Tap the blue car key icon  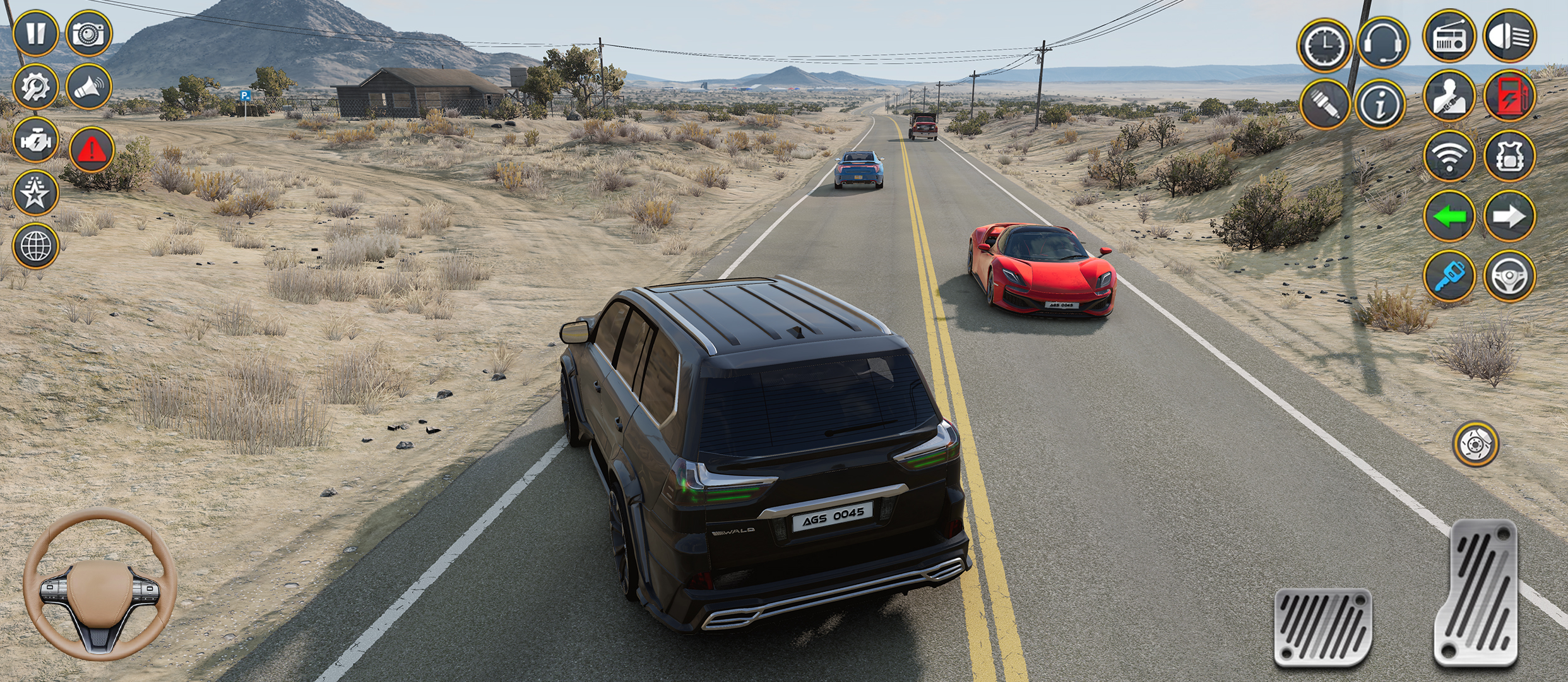point(1449,276)
